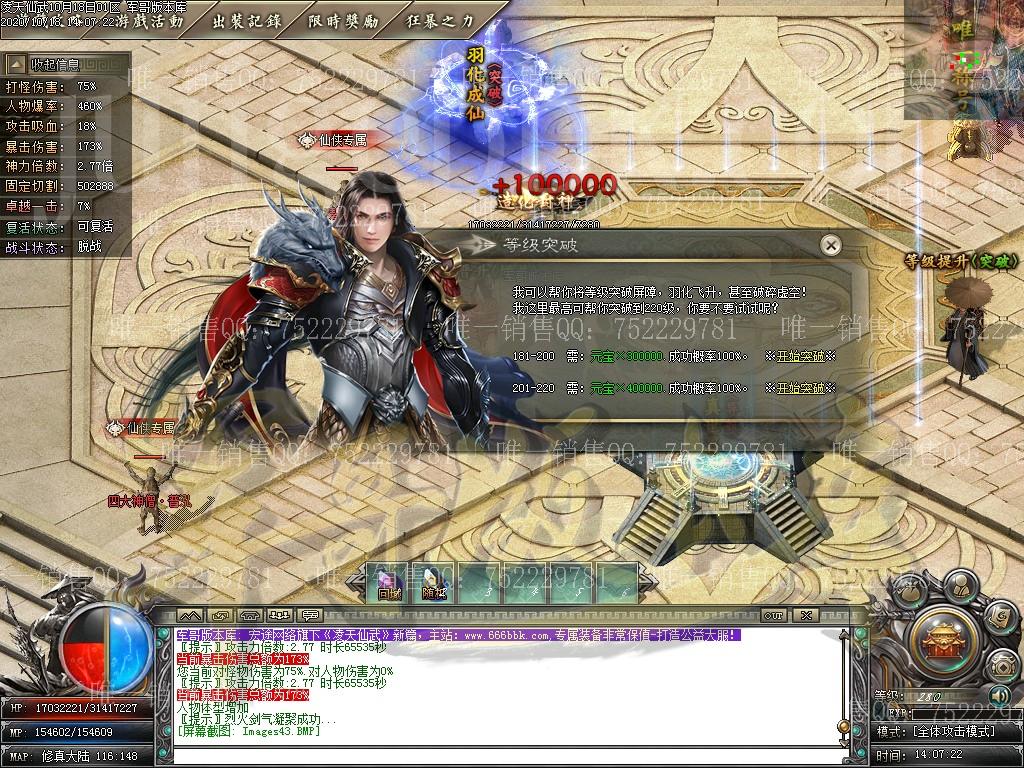Toggle the sound speaker icon

pos(997,695)
